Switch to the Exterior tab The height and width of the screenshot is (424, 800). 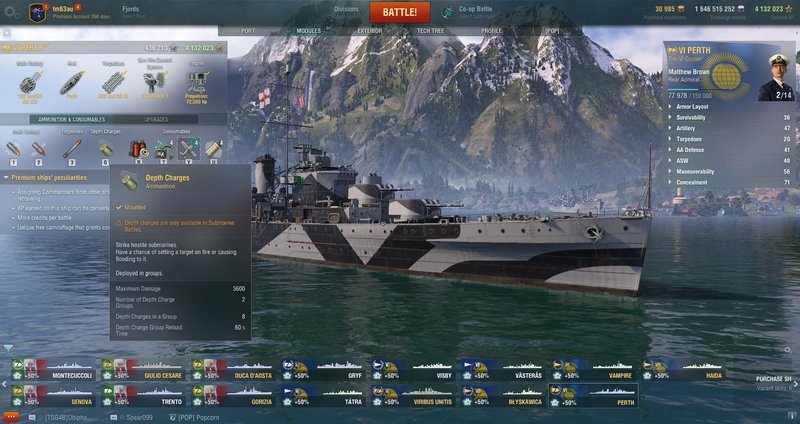point(369,31)
